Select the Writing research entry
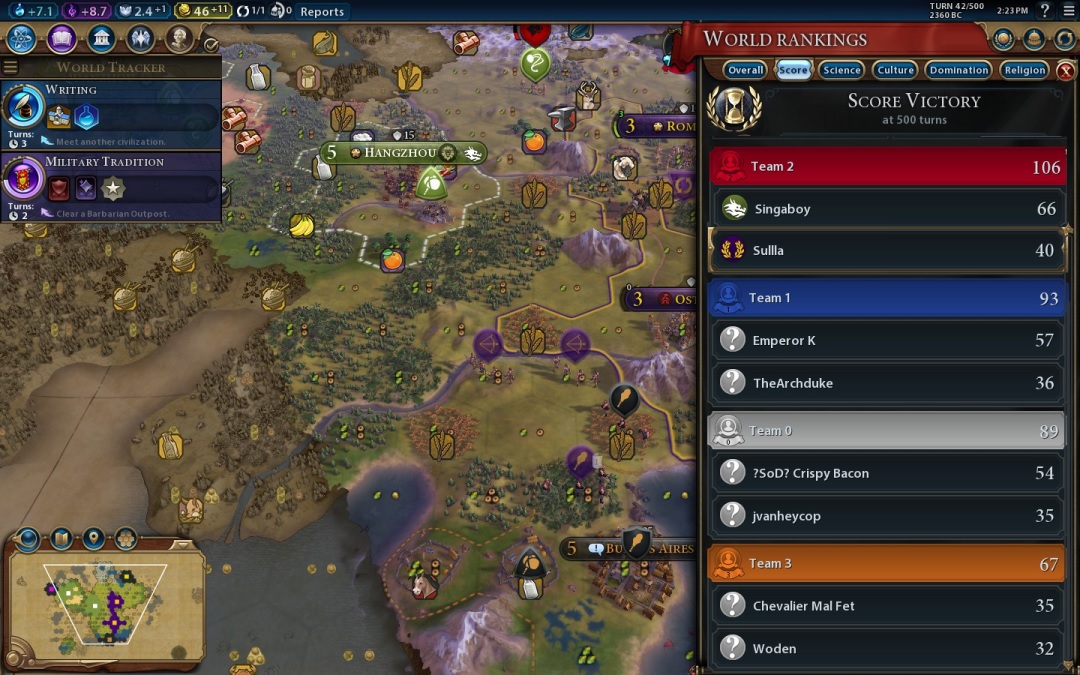 pos(111,114)
